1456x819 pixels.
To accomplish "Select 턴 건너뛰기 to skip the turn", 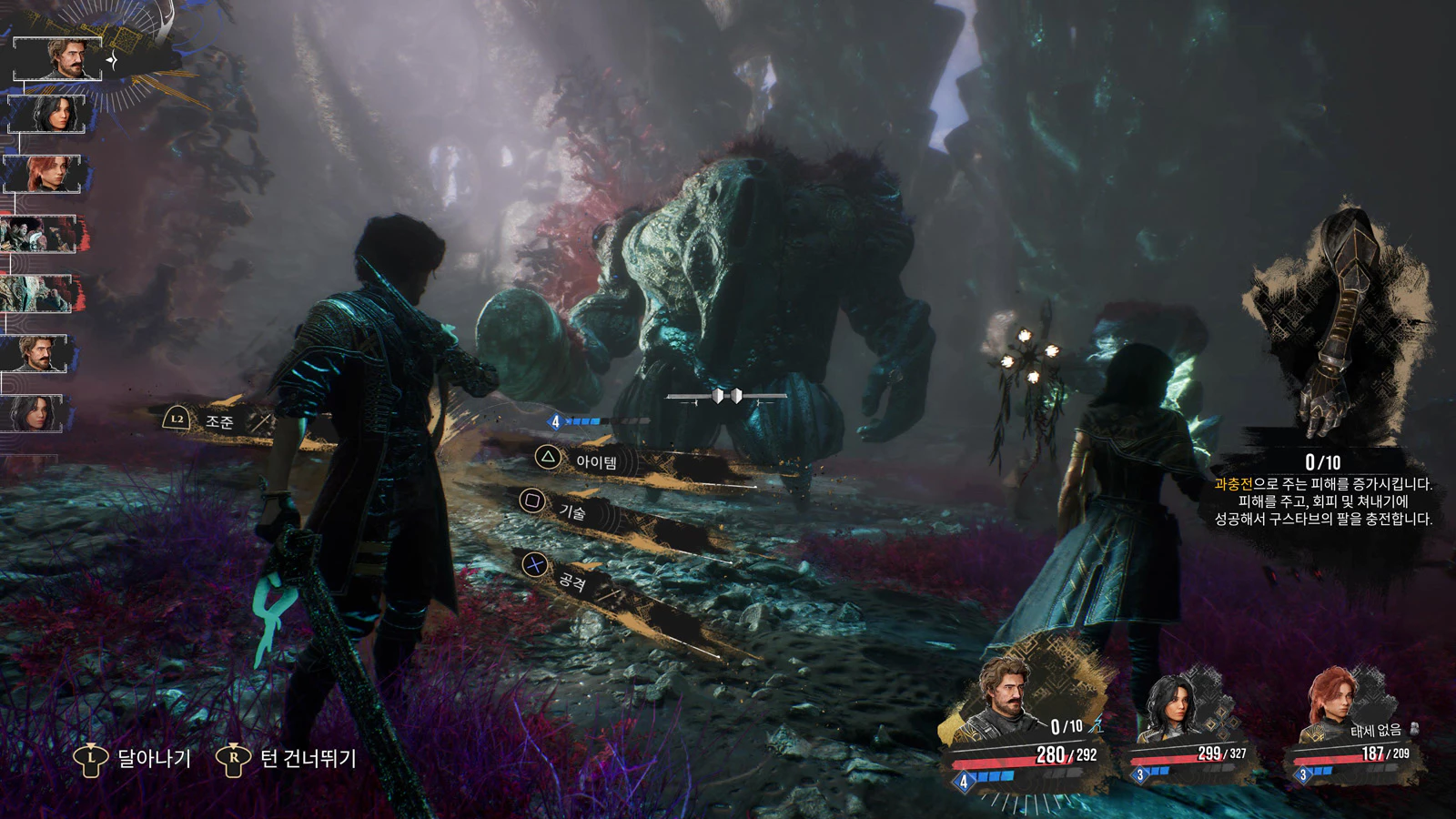I will point(308,758).
